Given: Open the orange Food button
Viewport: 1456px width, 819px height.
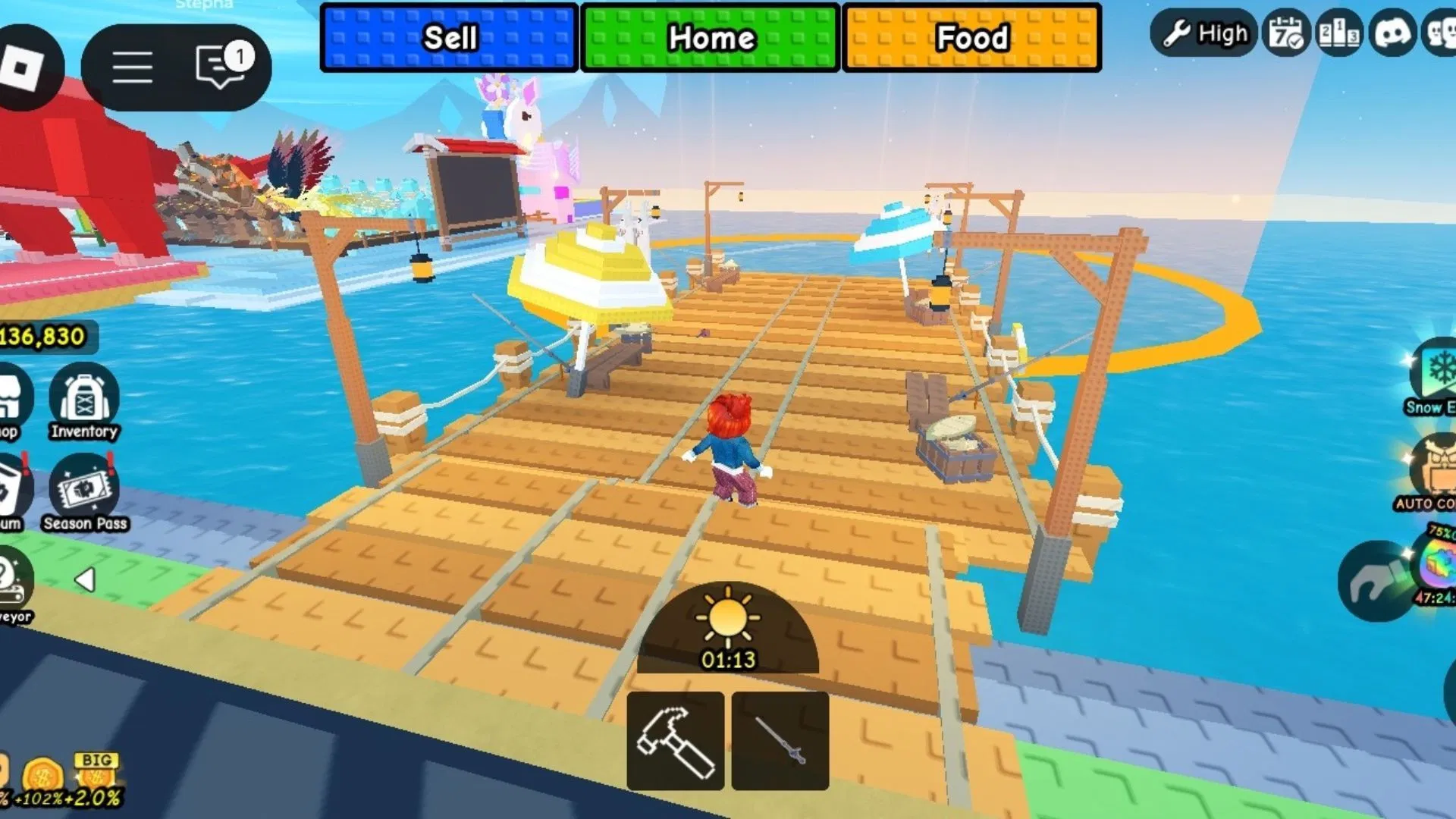Looking at the screenshot, I should [971, 38].
